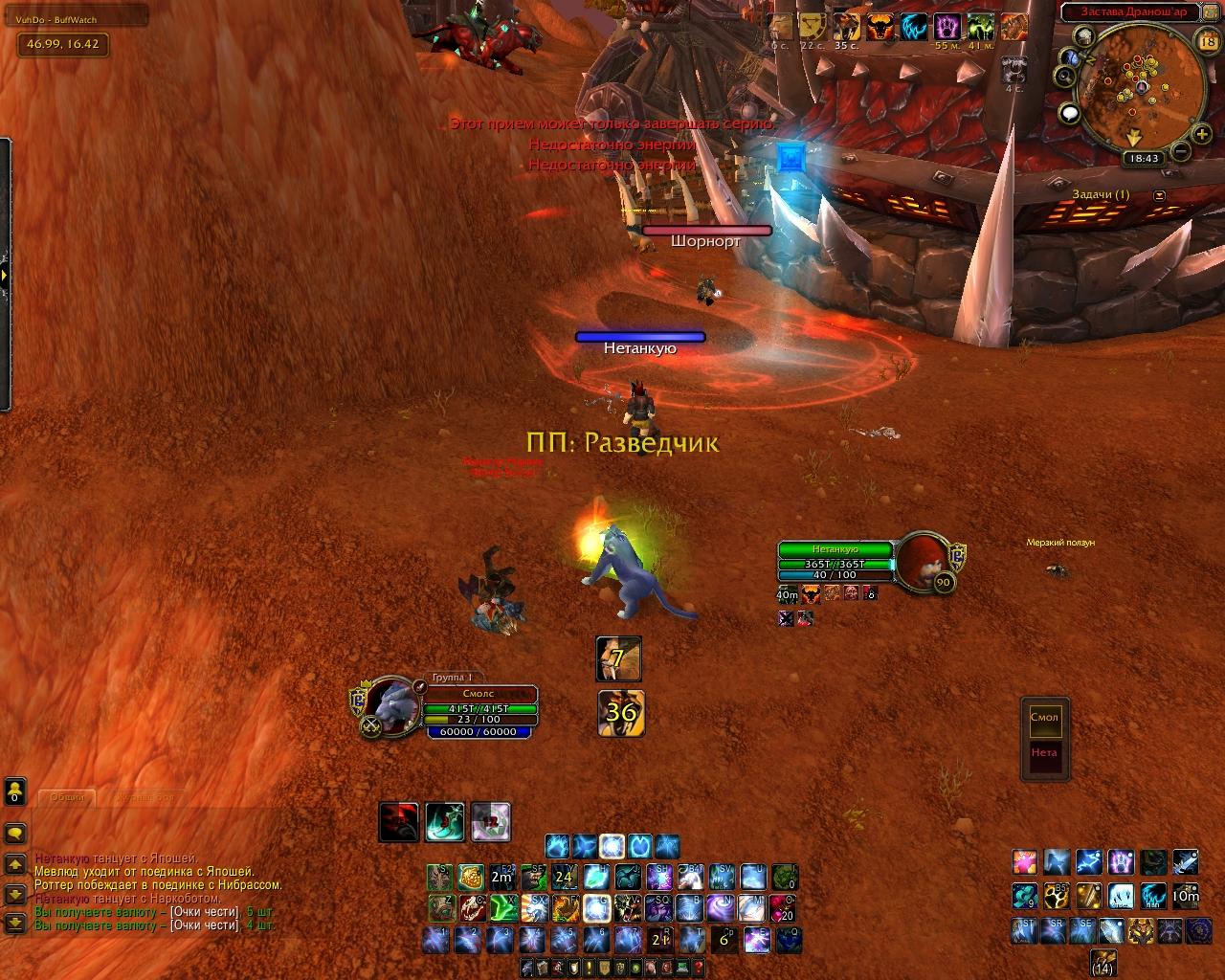Switch to the Общий chat tab
This screenshot has height=980, width=1225.
coord(67,797)
